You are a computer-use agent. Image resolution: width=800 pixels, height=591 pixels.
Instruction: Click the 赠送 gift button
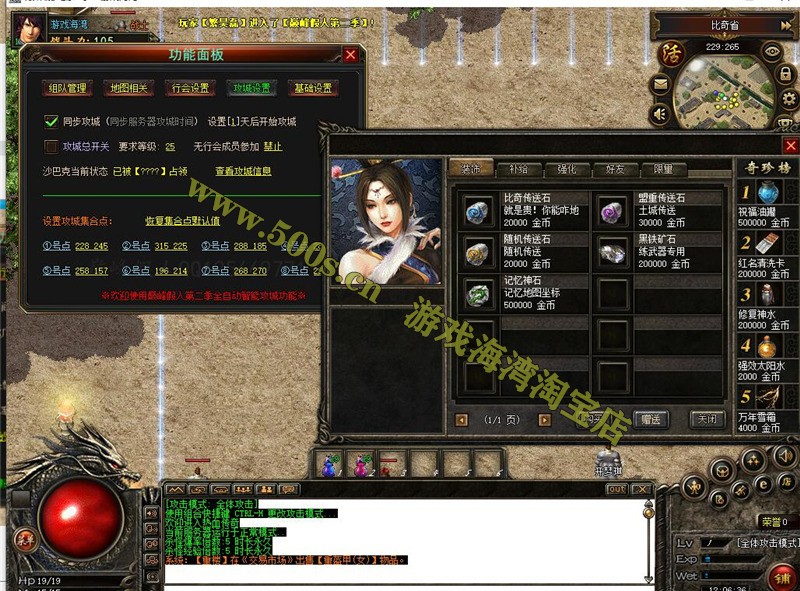tap(650, 419)
